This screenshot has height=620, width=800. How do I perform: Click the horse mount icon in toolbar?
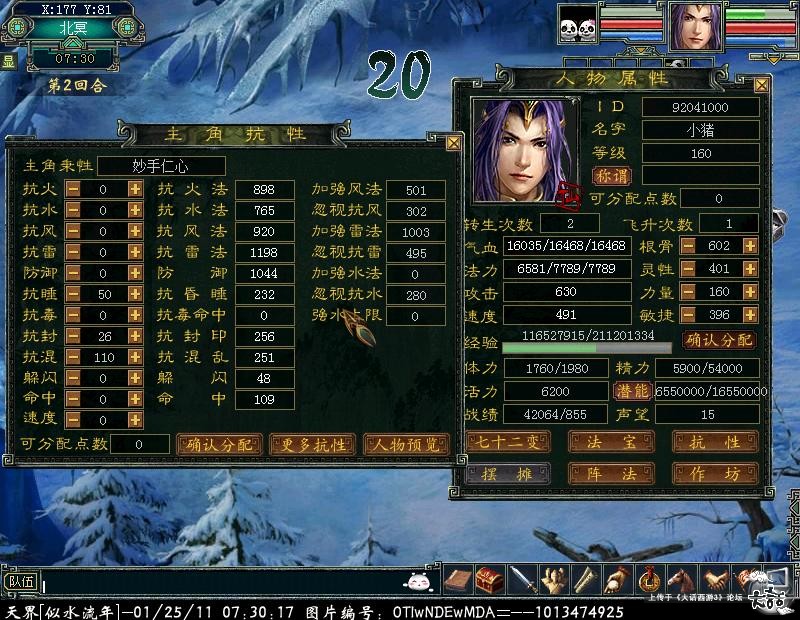coord(681,579)
